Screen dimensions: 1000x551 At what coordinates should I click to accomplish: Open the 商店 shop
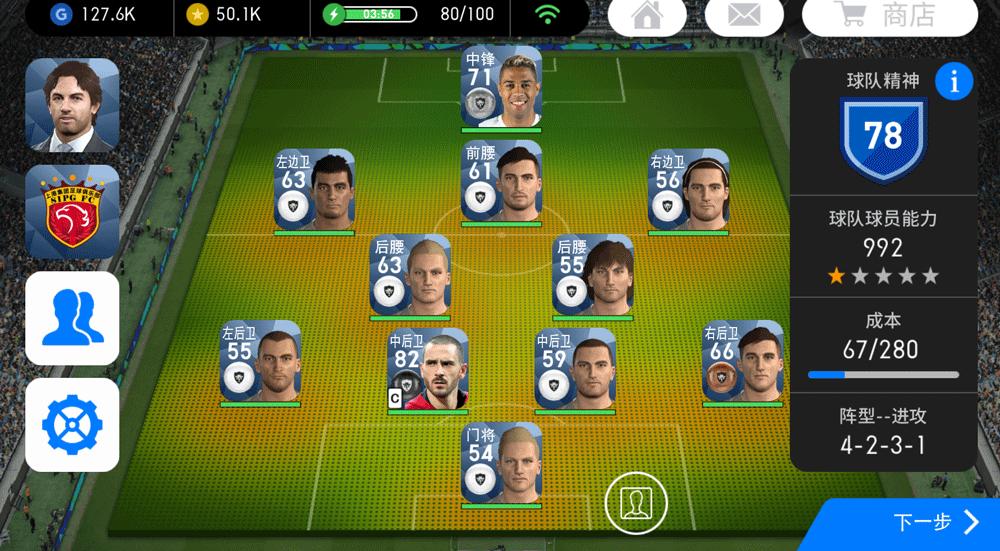[889, 17]
